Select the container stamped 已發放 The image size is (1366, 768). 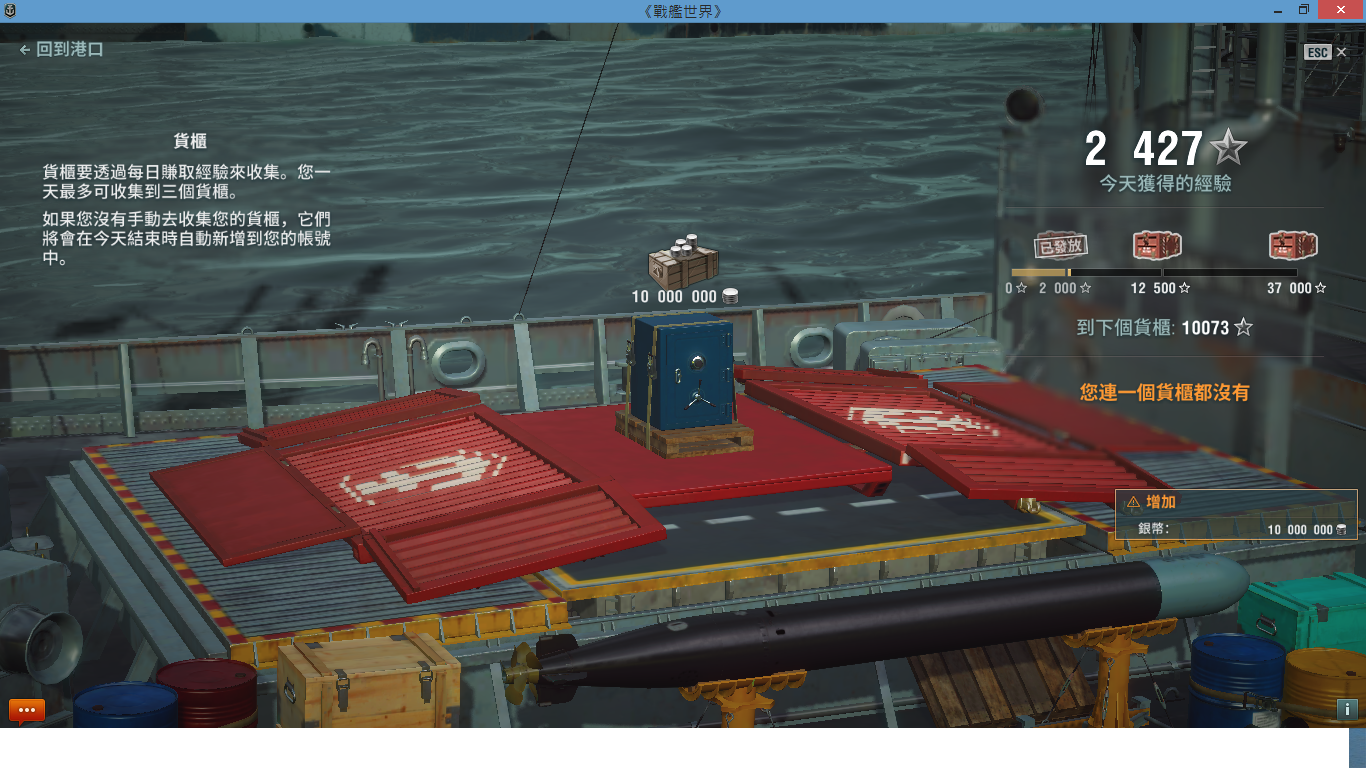(1060, 246)
